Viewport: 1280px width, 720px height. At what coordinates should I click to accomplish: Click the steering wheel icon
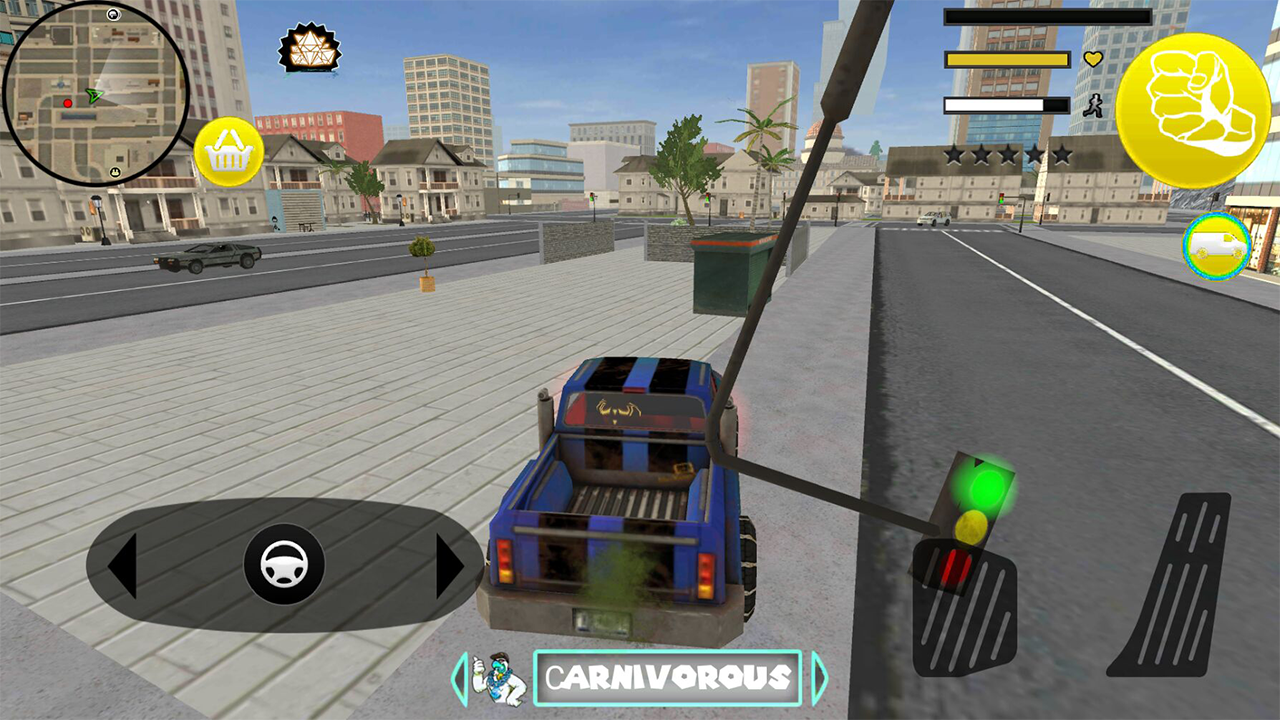284,564
